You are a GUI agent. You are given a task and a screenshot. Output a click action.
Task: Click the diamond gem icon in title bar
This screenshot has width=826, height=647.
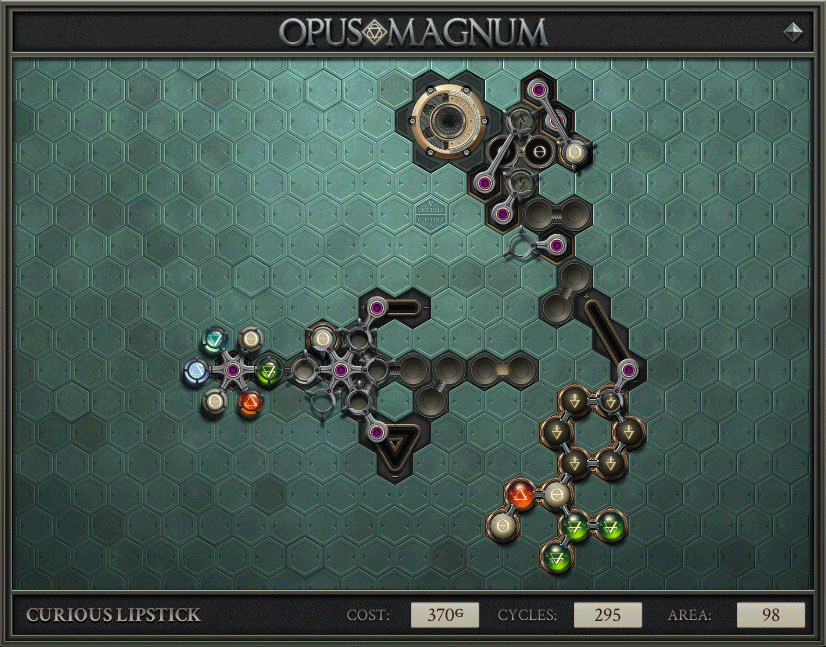click(793, 31)
